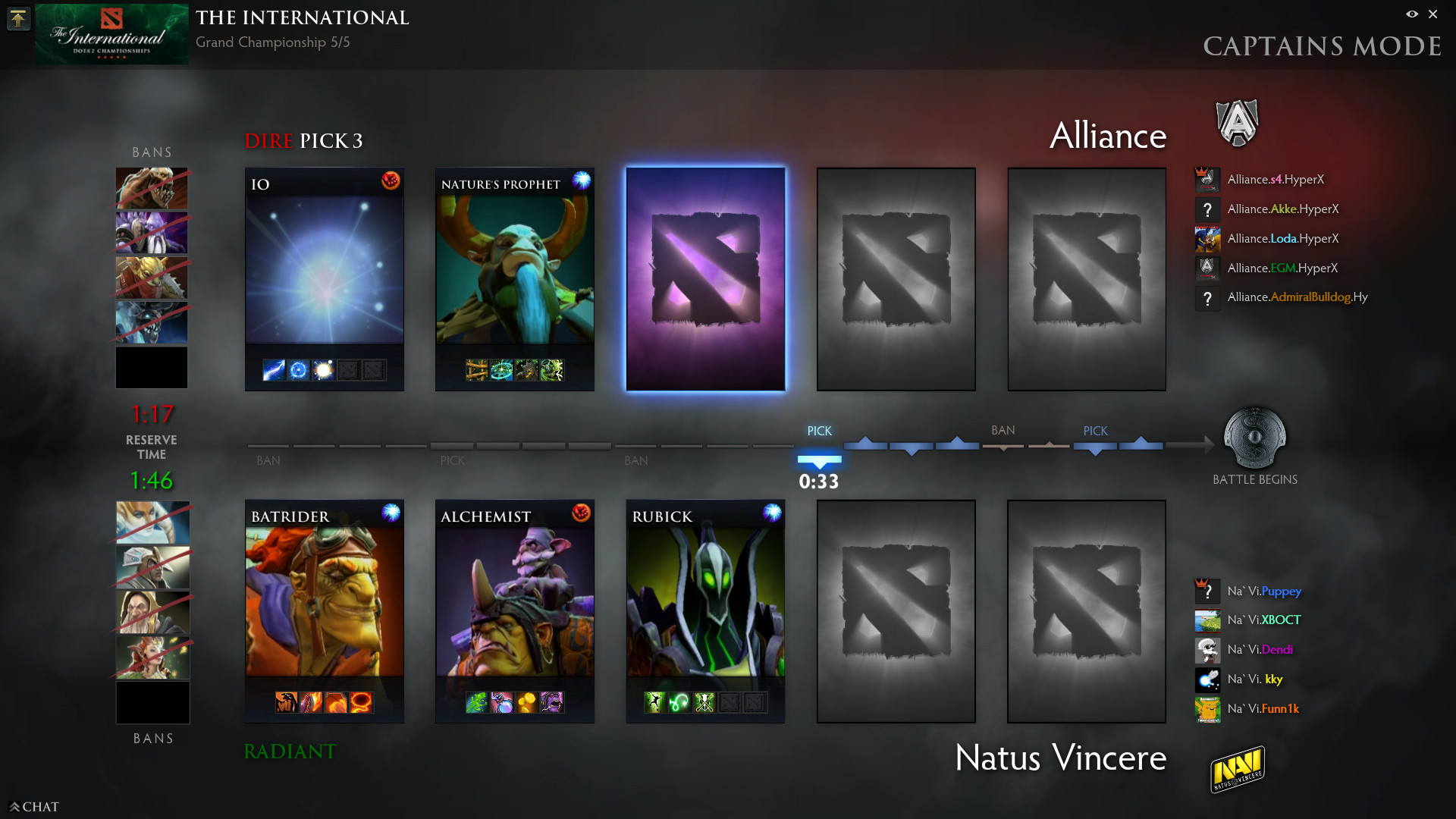Click the highlighted purple pick slot
The width and height of the screenshot is (1456, 819).
coord(705,279)
